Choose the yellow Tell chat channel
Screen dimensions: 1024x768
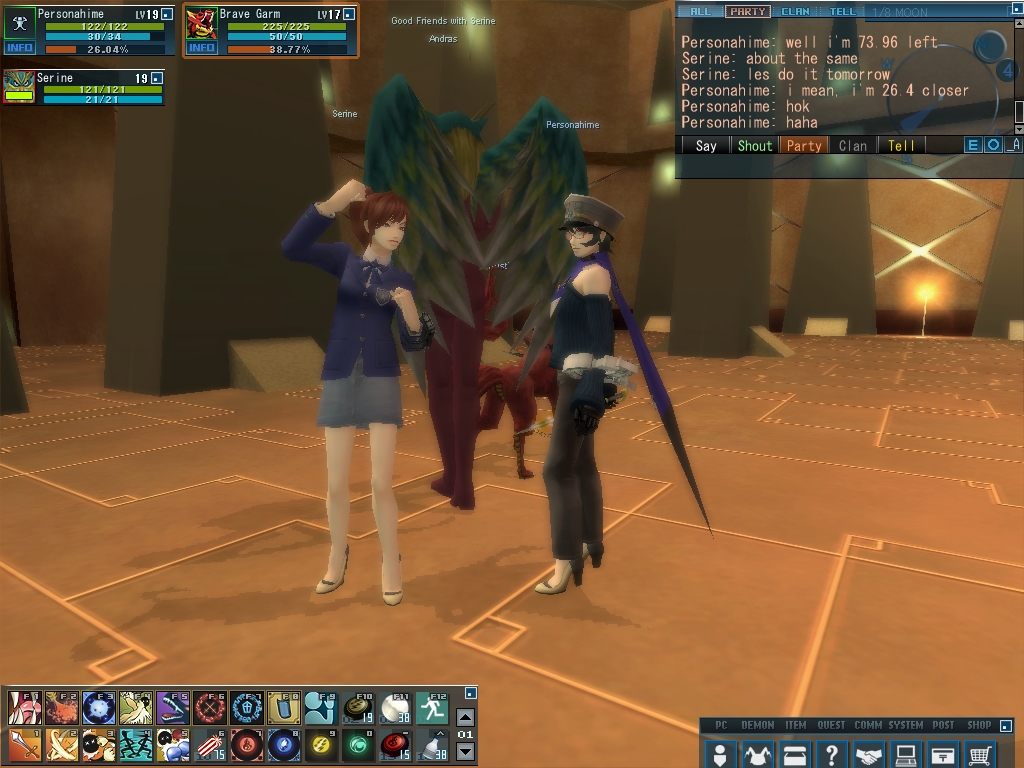click(x=901, y=145)
